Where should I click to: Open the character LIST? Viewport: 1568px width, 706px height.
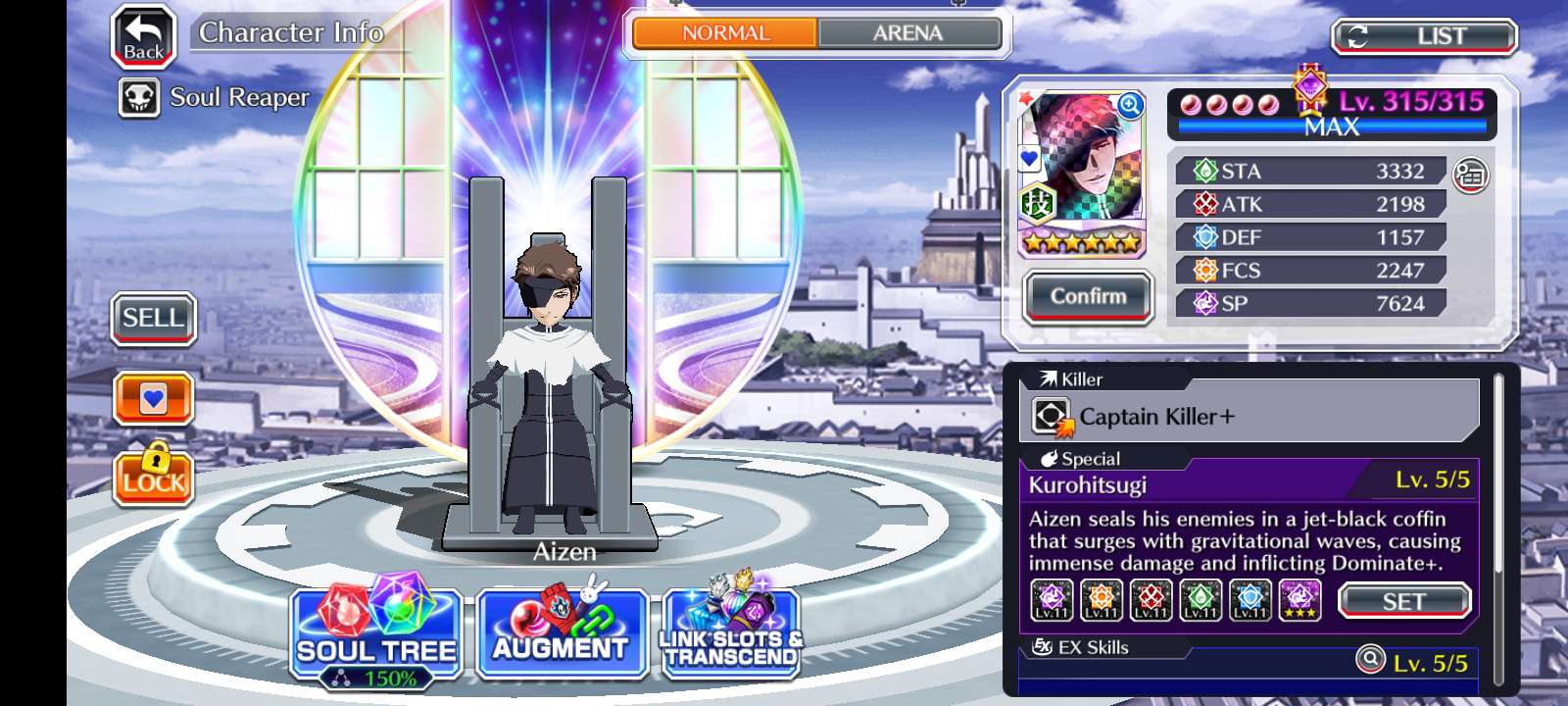(1423, 37)
